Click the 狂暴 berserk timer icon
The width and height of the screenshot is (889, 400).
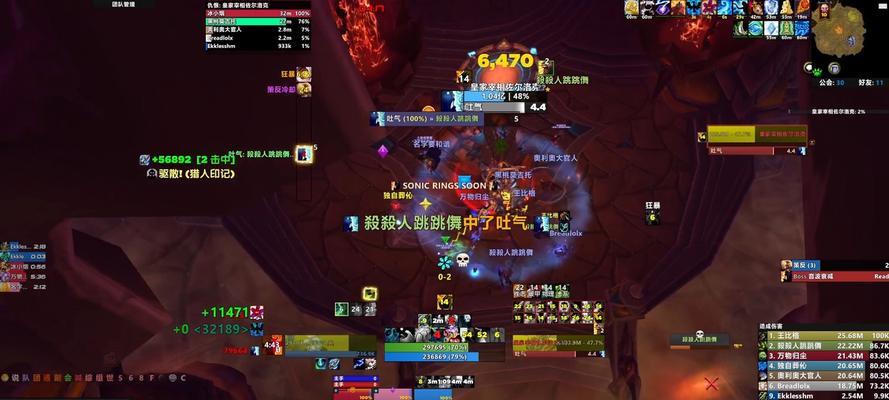305,73
